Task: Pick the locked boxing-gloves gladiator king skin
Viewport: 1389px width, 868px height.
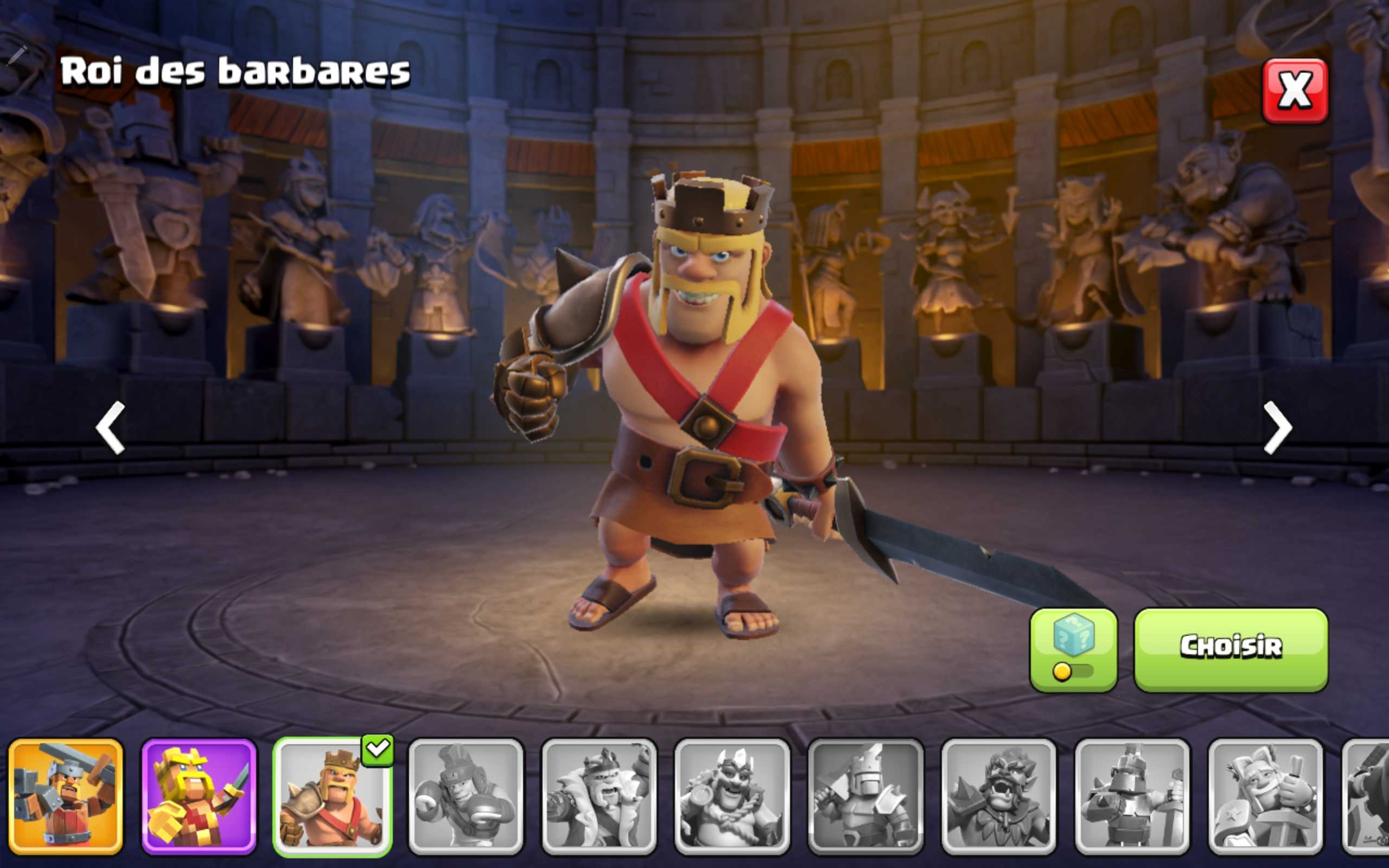Action: (x=466, y=796)
